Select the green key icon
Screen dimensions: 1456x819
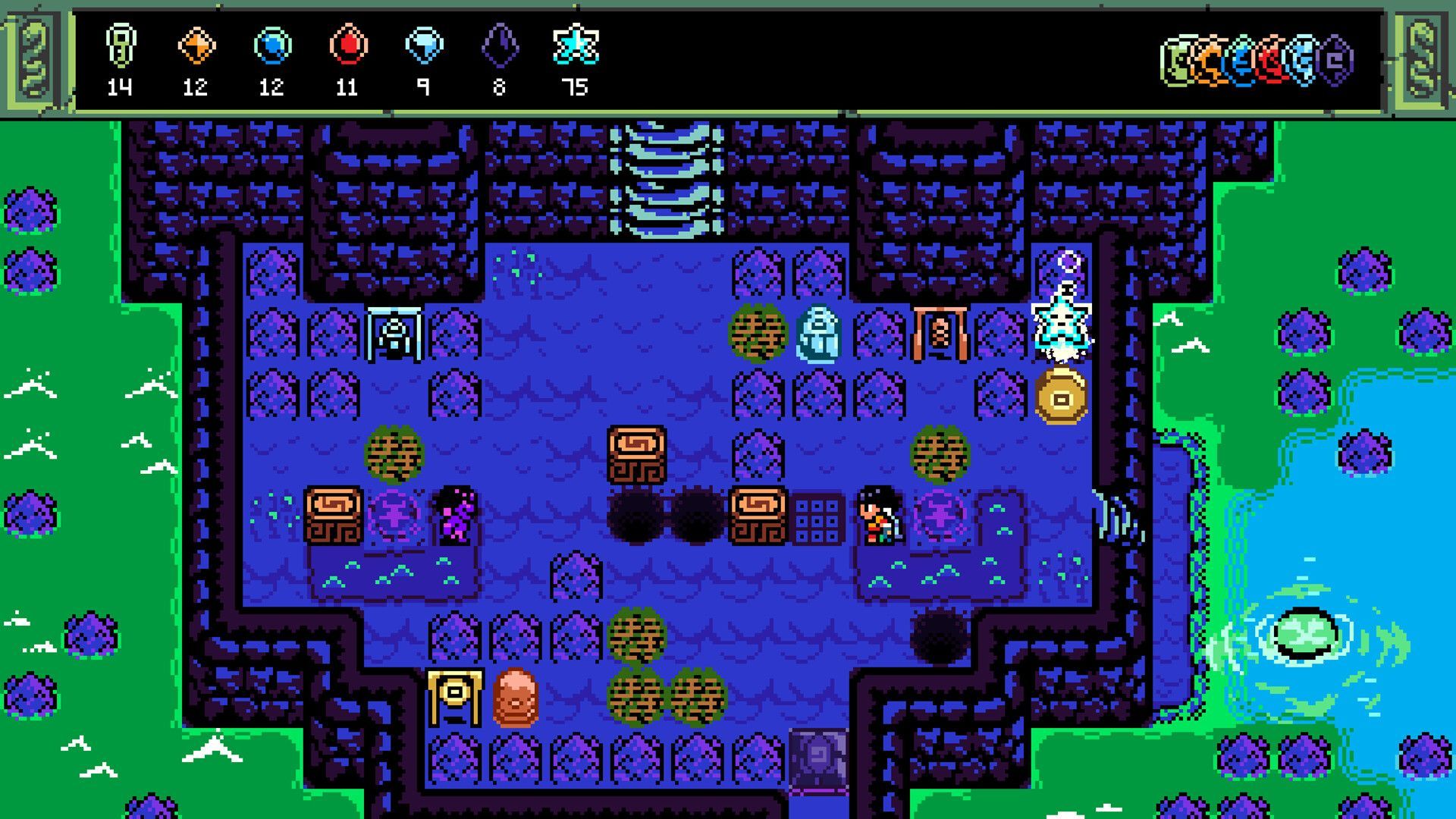click(121, 45)
